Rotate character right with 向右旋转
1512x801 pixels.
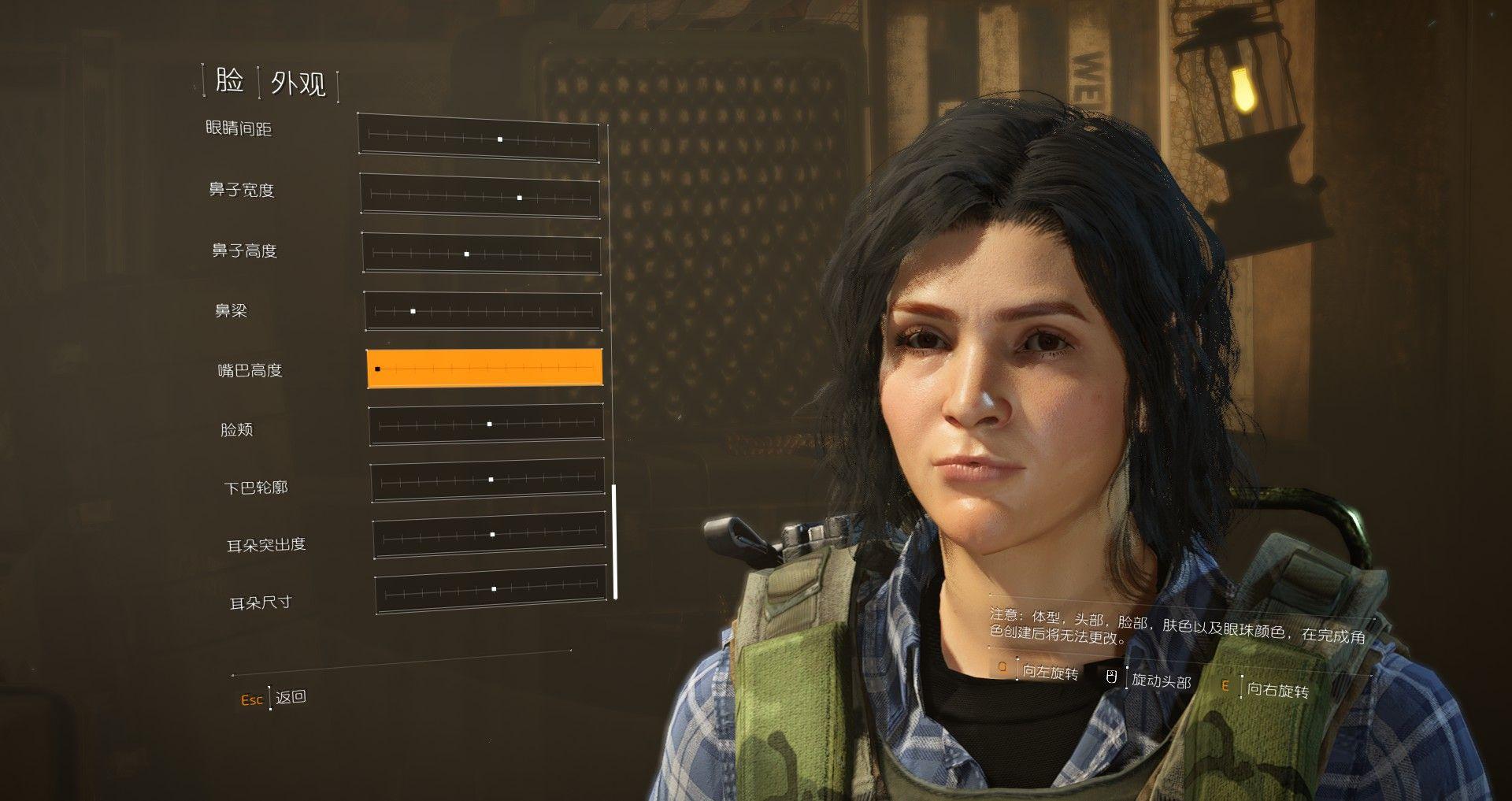[x=1277, y=690]
